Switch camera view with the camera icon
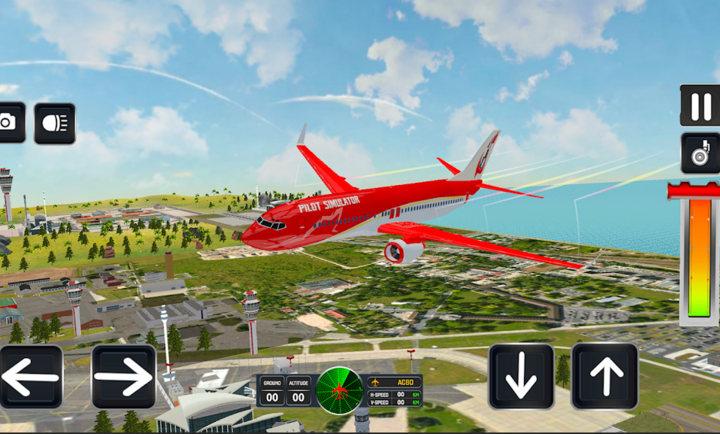Screen dimensions: 720x434 pyautogui.click(x=9, y=123)
